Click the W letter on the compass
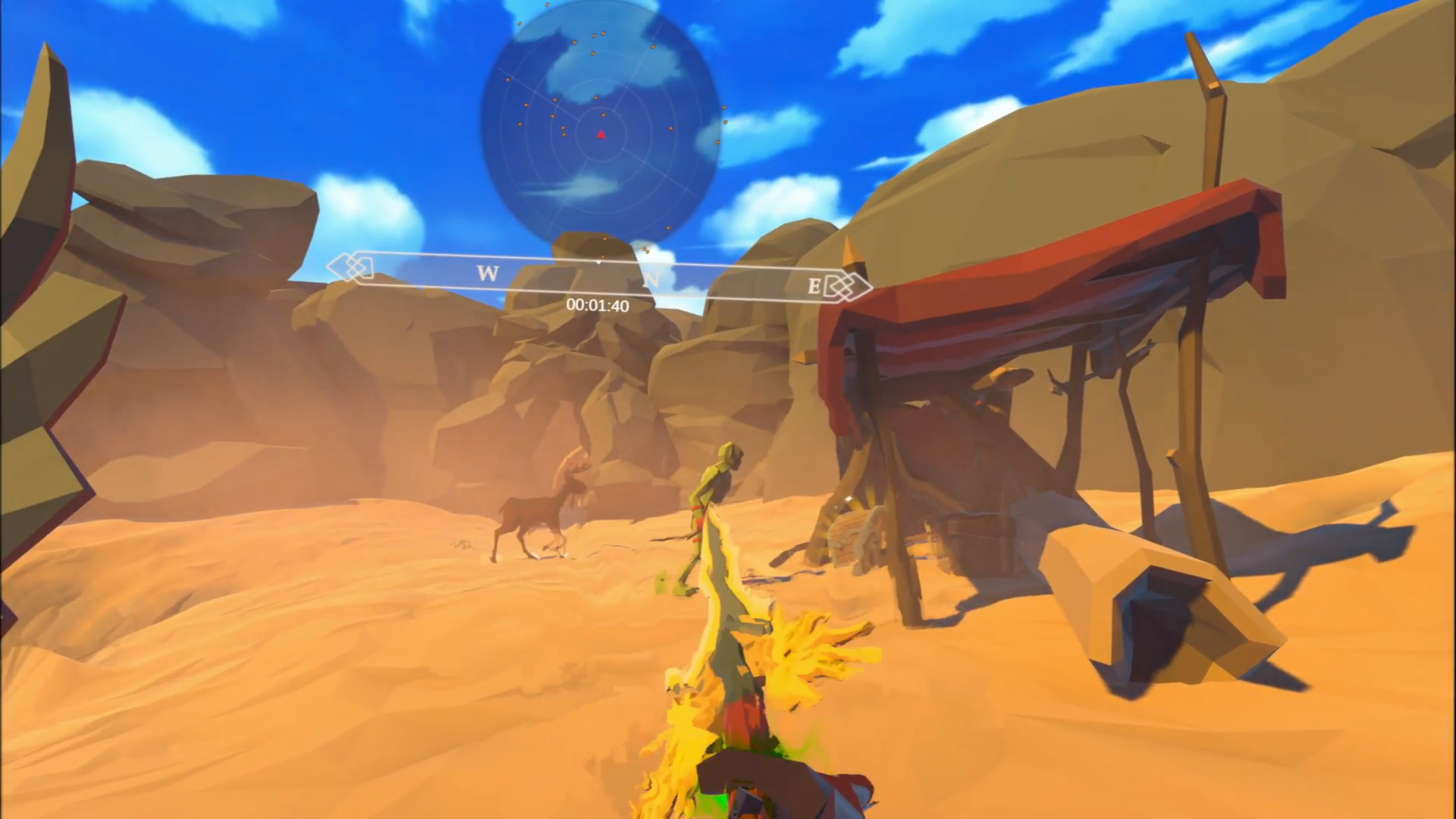This screenshot has height=819, width=1456. point(488,274)
